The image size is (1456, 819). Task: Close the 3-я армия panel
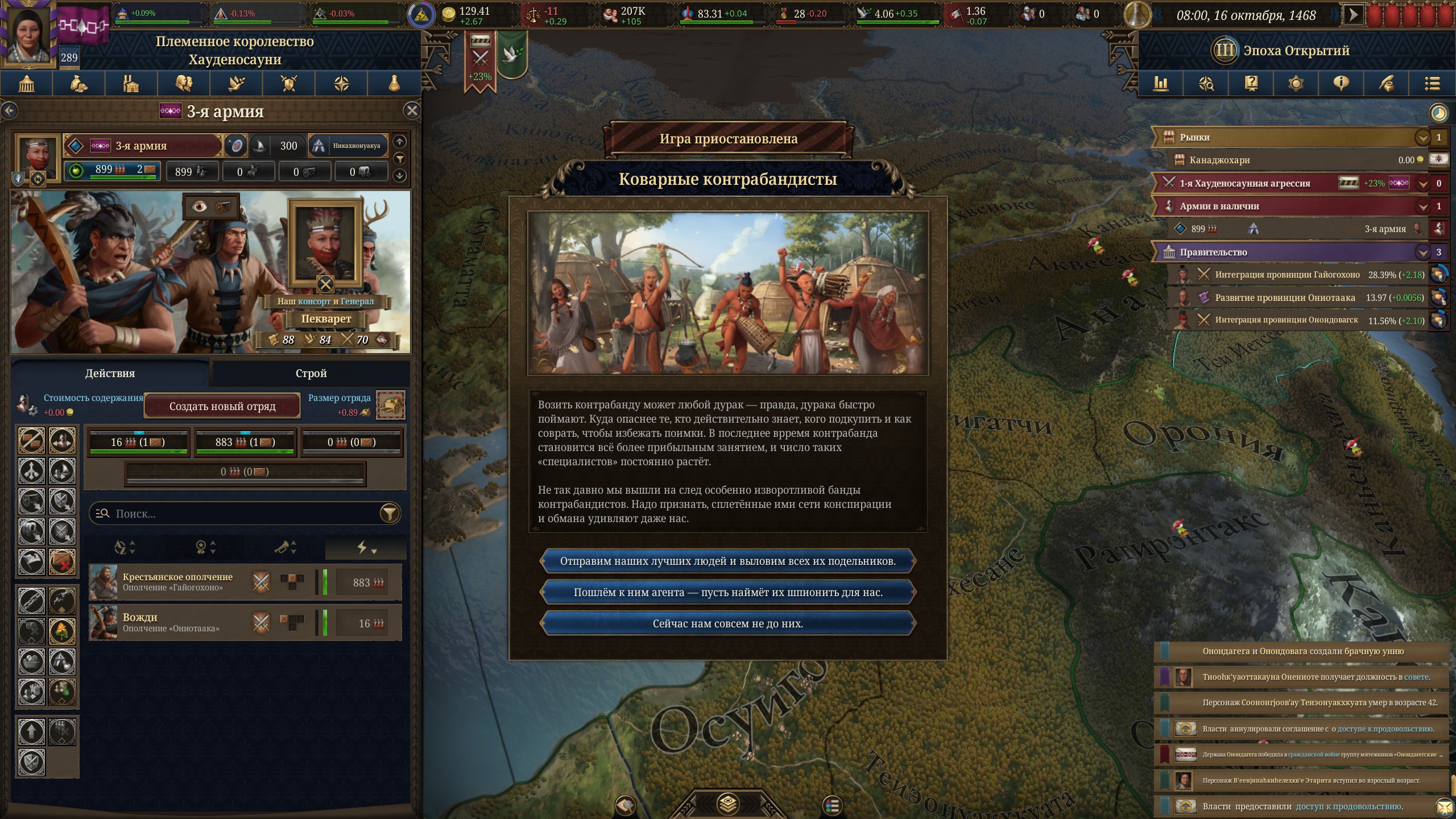412,111
